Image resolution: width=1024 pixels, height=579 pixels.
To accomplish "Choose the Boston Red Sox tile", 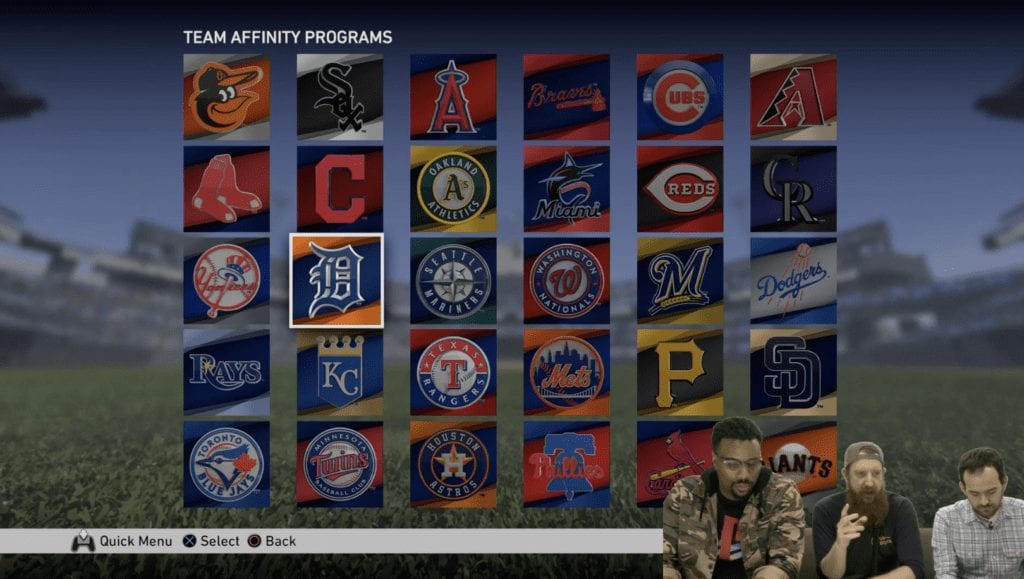I will [226, 189].
